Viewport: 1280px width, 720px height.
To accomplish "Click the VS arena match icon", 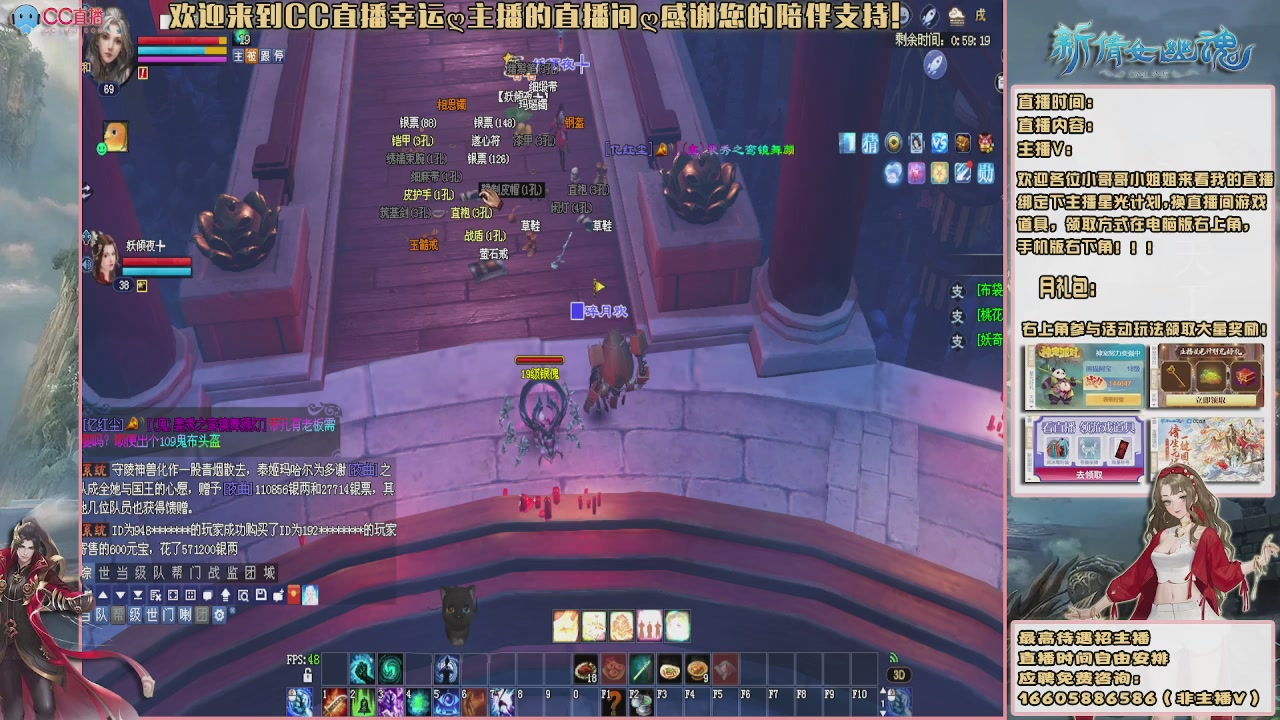I will point(939,143).
